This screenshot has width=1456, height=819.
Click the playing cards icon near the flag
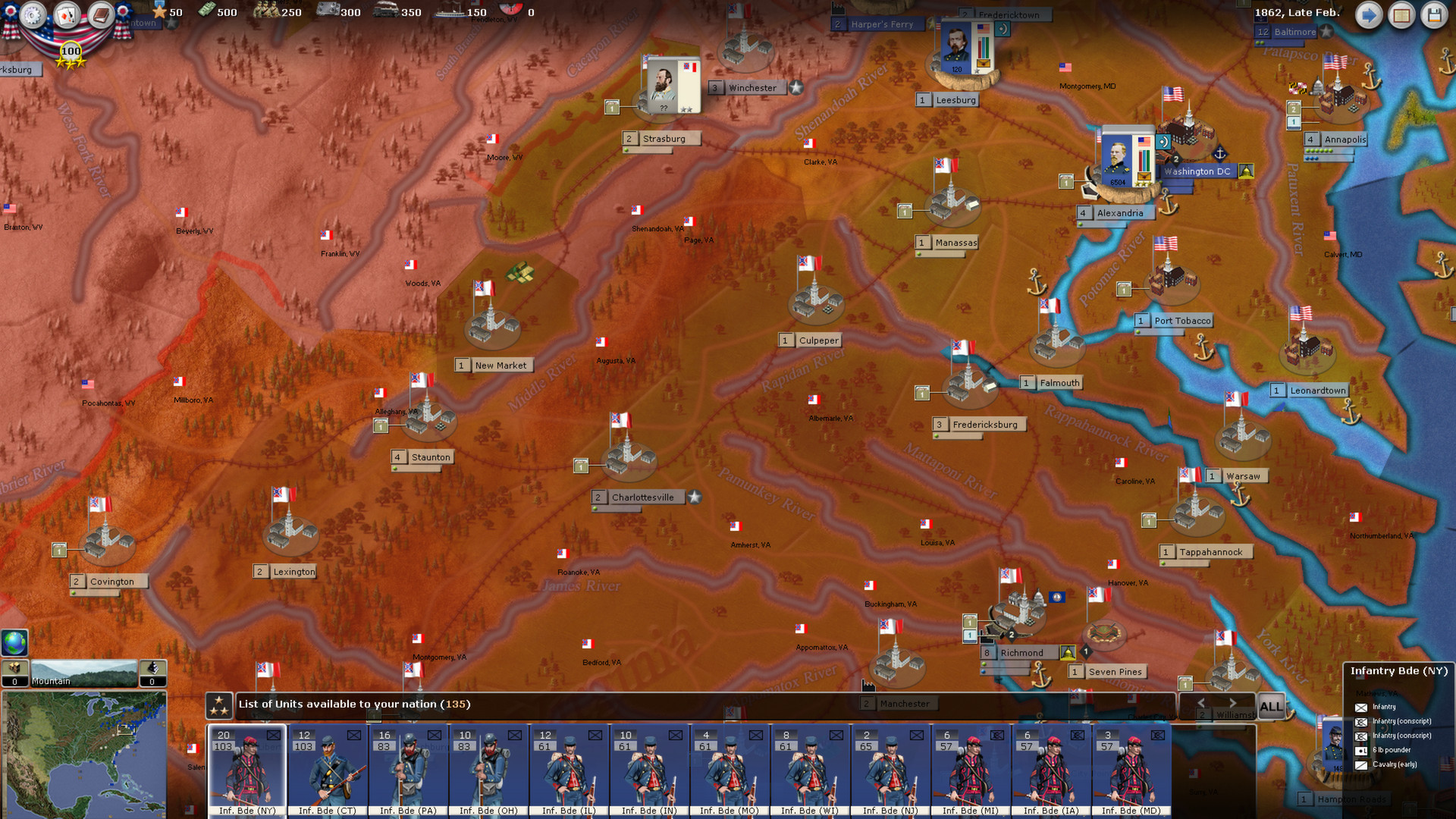point(67,14)
